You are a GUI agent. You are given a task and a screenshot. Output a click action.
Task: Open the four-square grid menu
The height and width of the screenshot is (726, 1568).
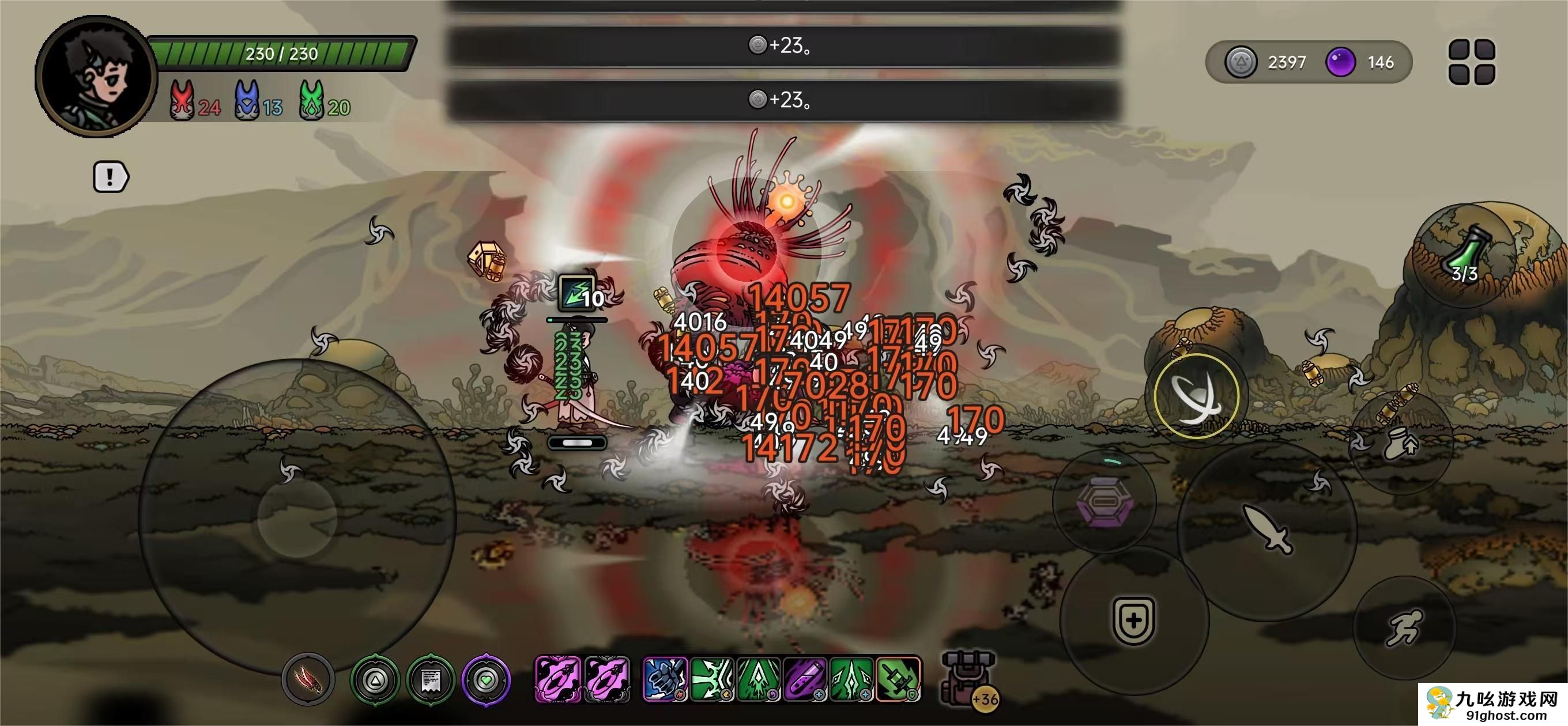tap(1471, 62)
